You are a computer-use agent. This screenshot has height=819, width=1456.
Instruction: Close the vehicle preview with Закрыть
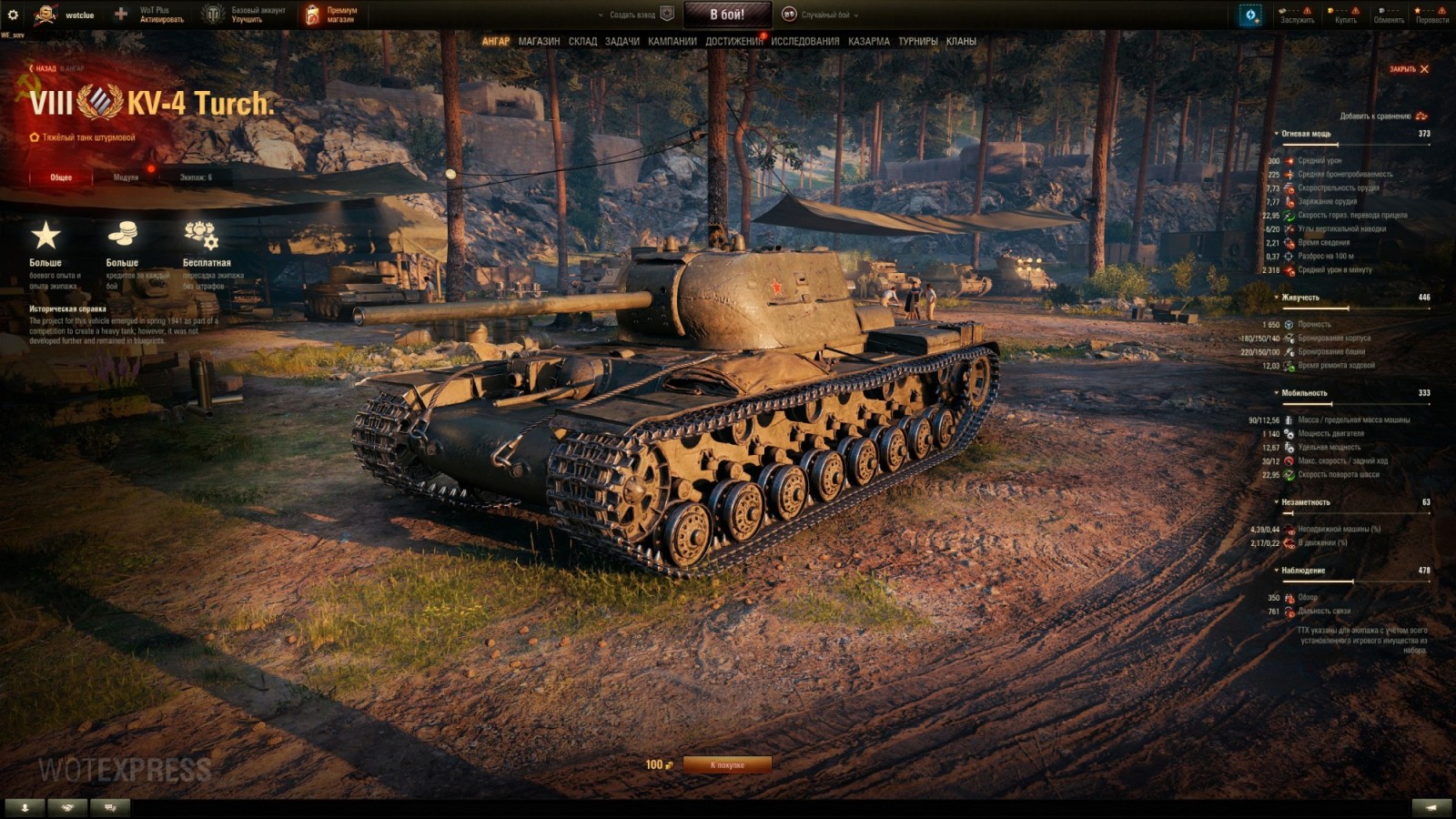pos(1409,69)
